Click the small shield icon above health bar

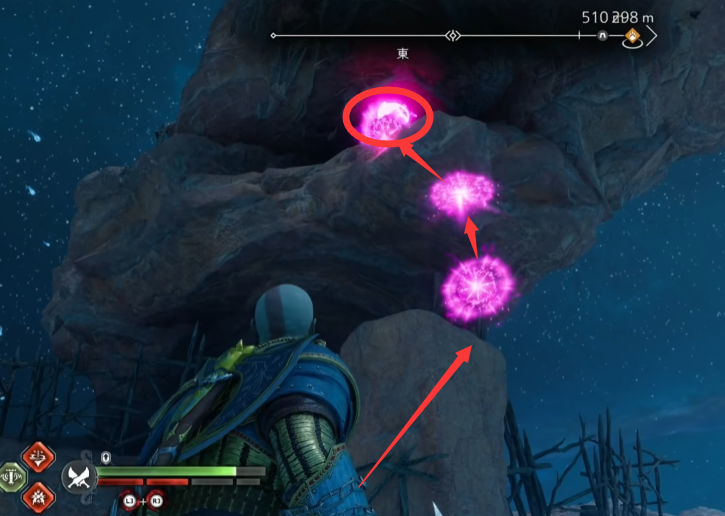pyautogui.click(x=105, y=456)
